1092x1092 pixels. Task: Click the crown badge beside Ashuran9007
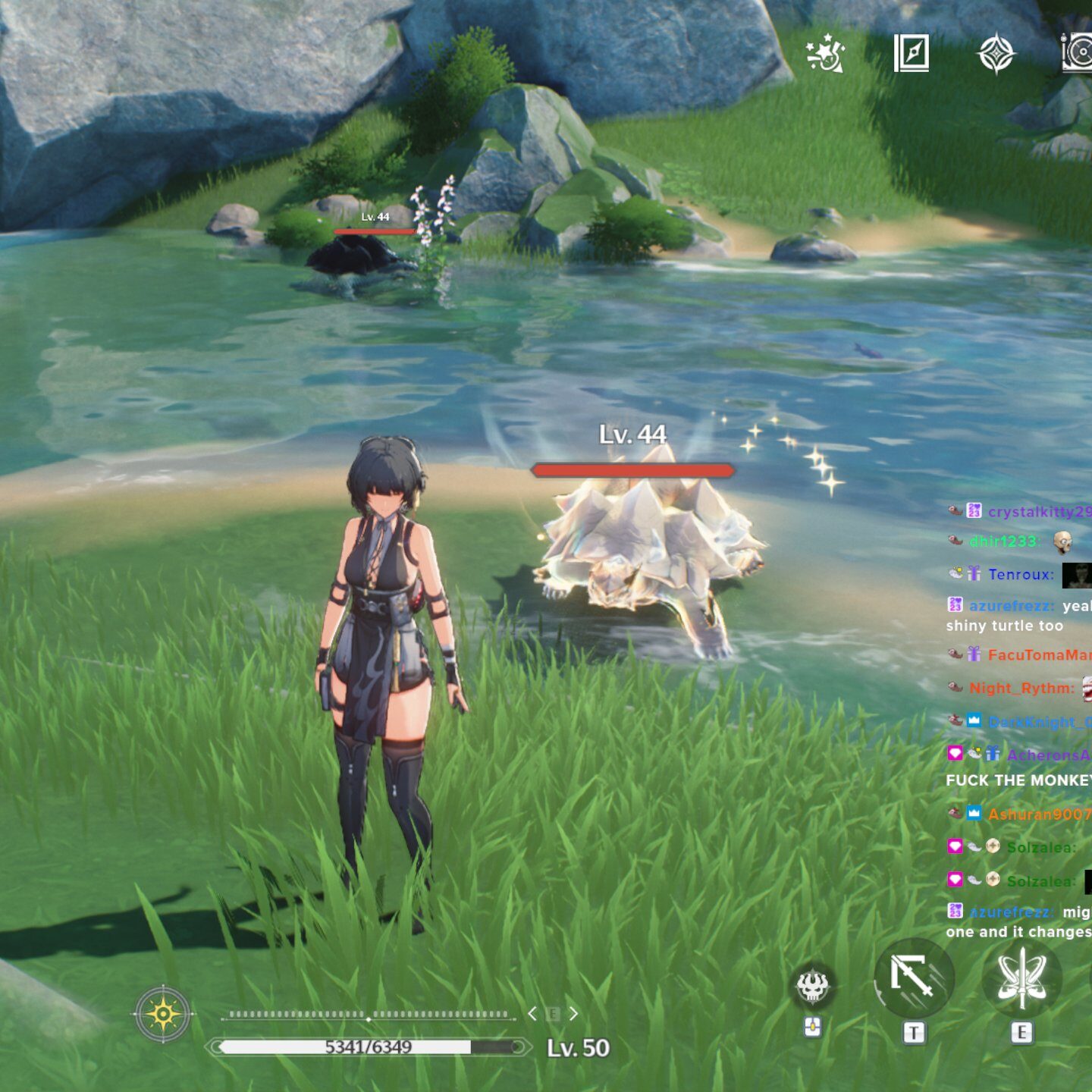(974, 811)
